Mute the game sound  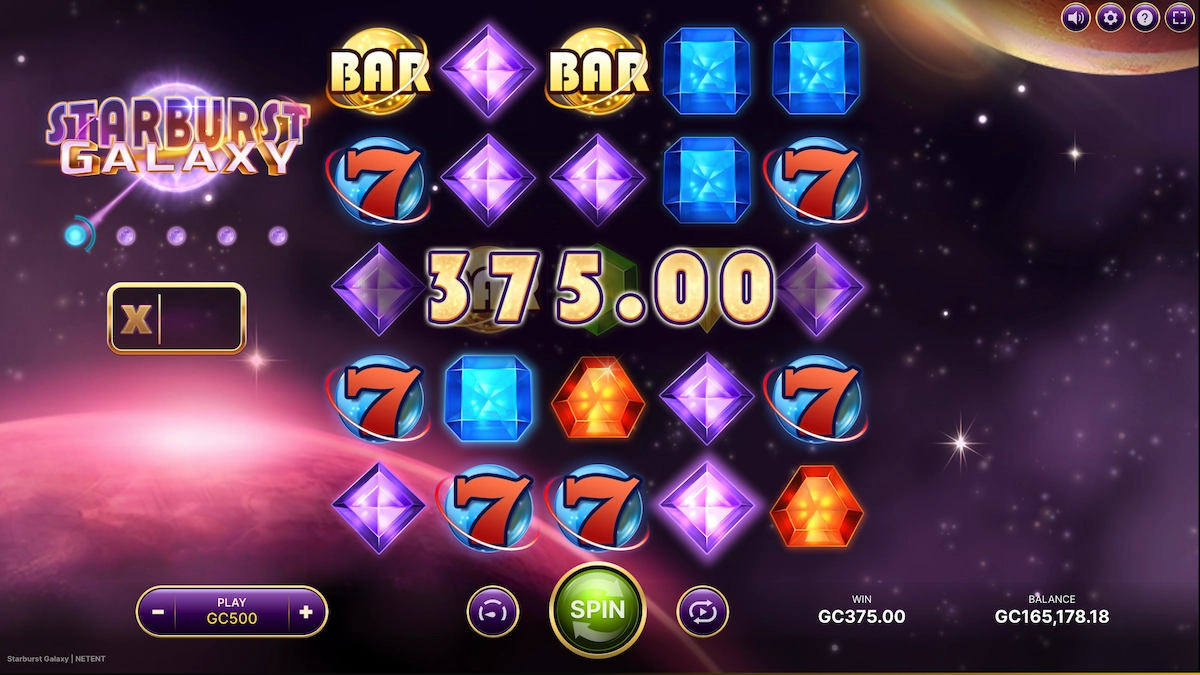[x=1076, y=17]
